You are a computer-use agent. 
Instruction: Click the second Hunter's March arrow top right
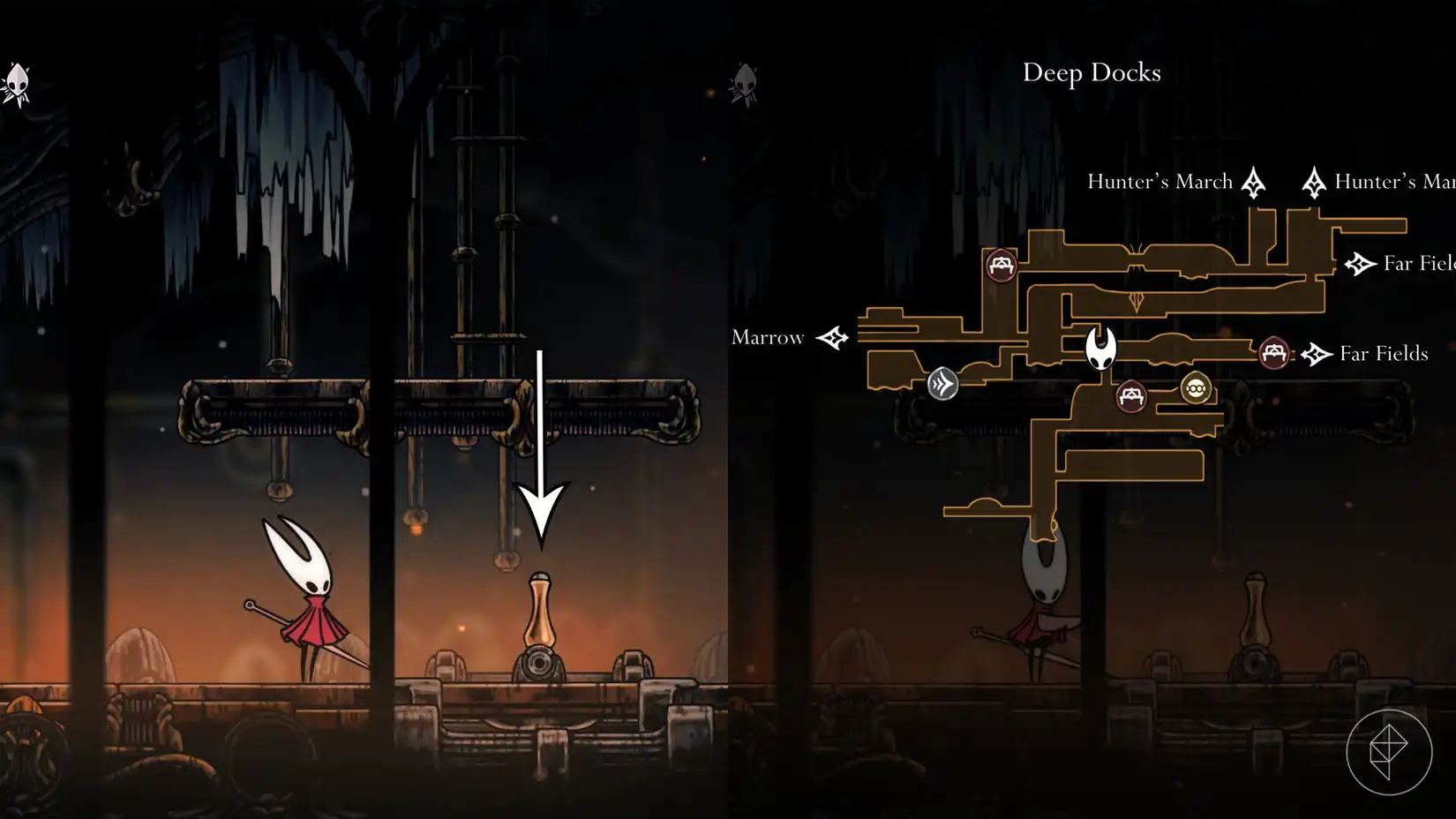tap(1314, 181)
